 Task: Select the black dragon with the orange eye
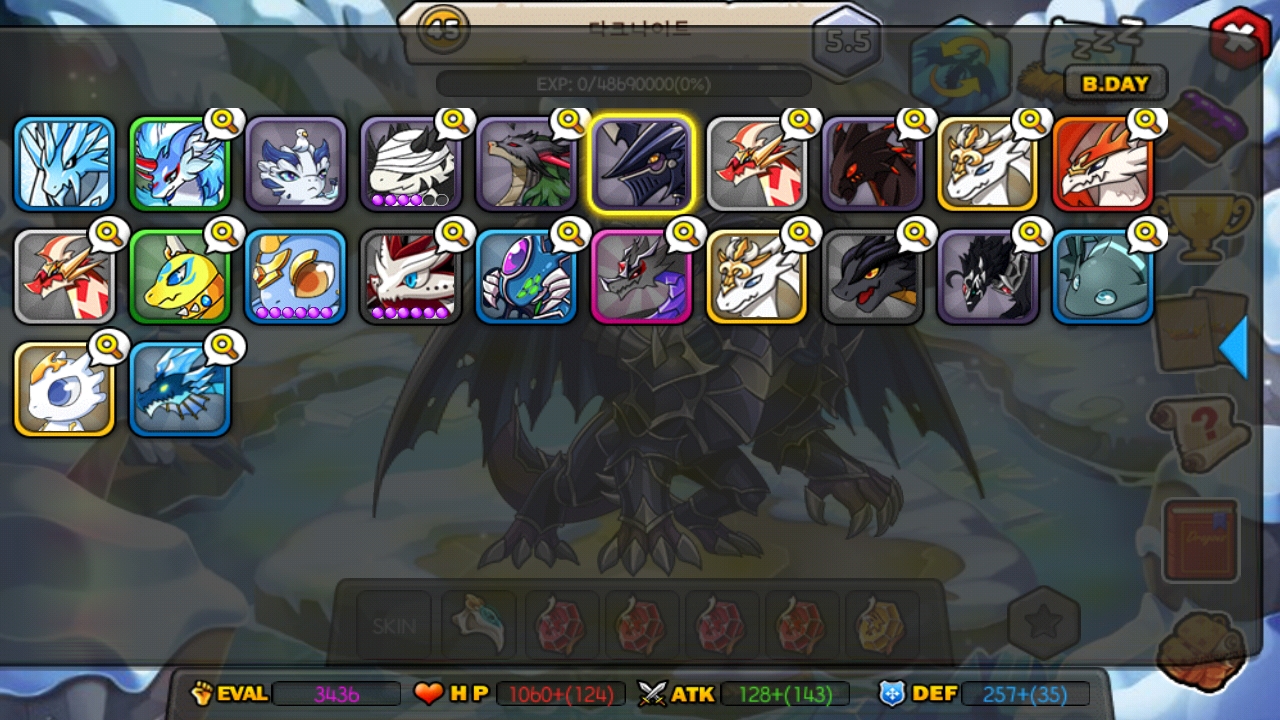(872, 277)
